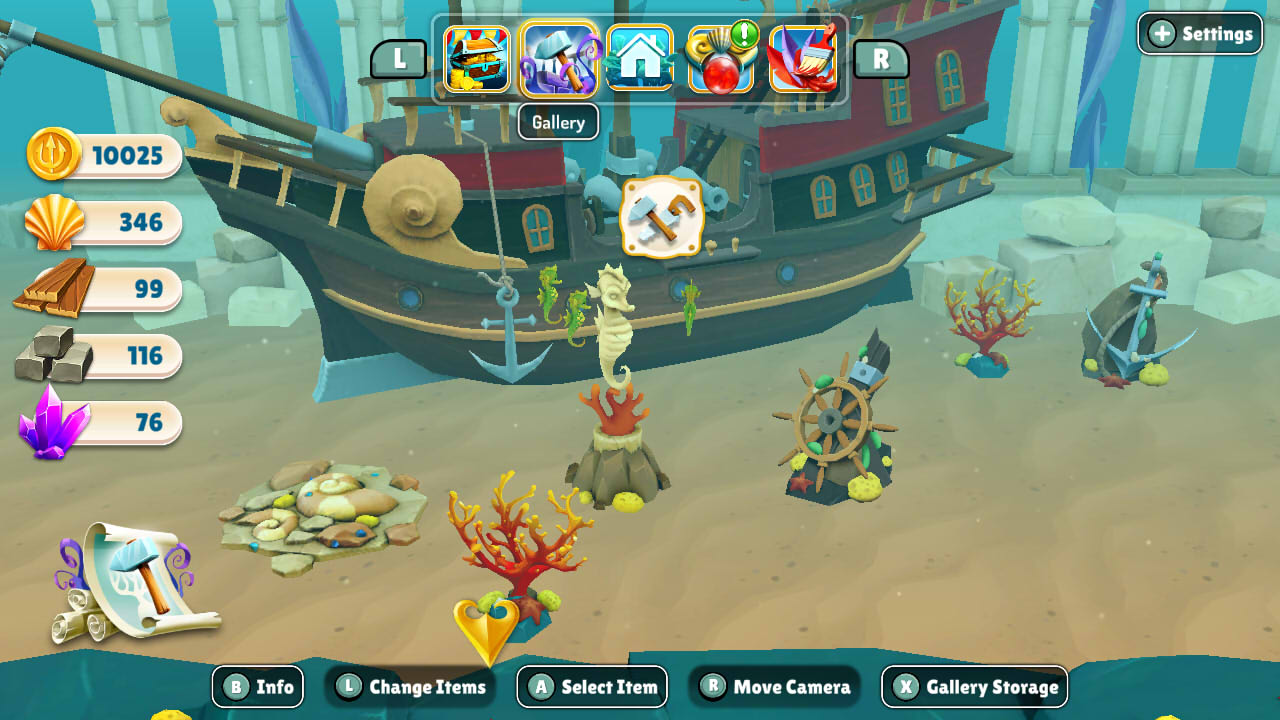Open Settings
Image resolution: width=1280 pixels, height=720 pixels.
click(x=1199, y=33)
